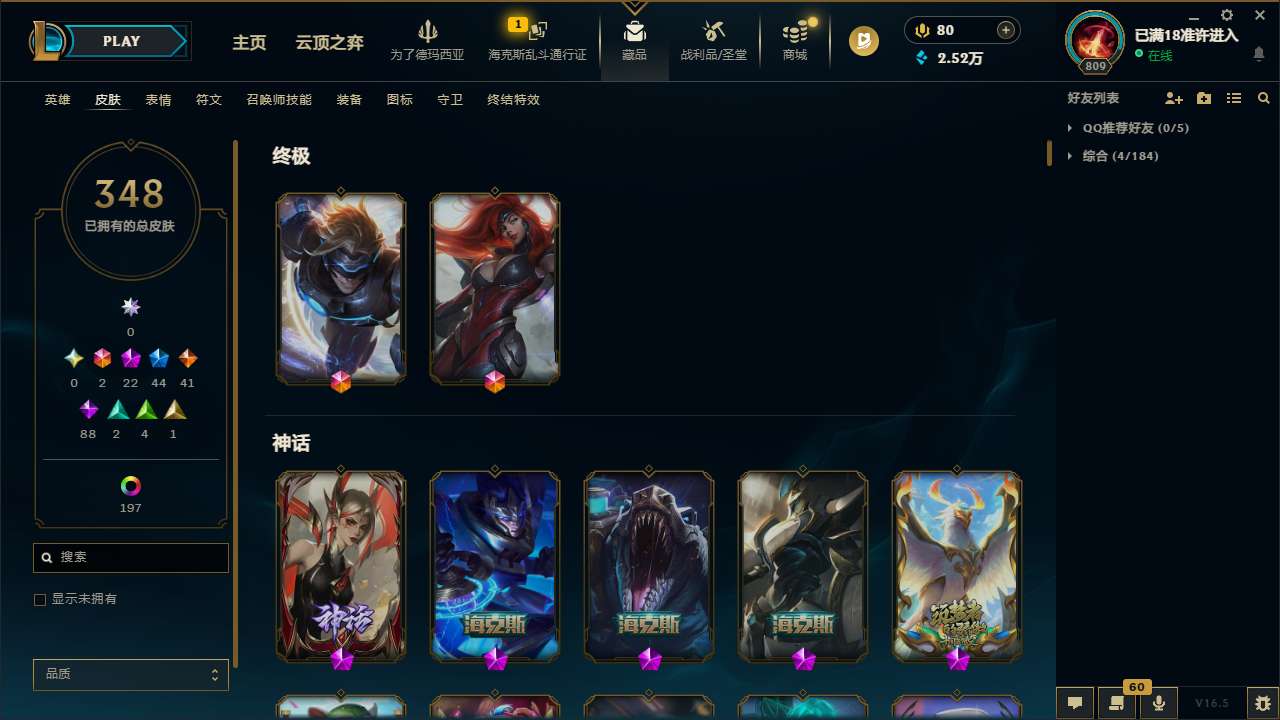Click the add friend icon in friends list
Image resolution: width=1280 pixels, height=720 pixels.
[x=1174, y=98]
